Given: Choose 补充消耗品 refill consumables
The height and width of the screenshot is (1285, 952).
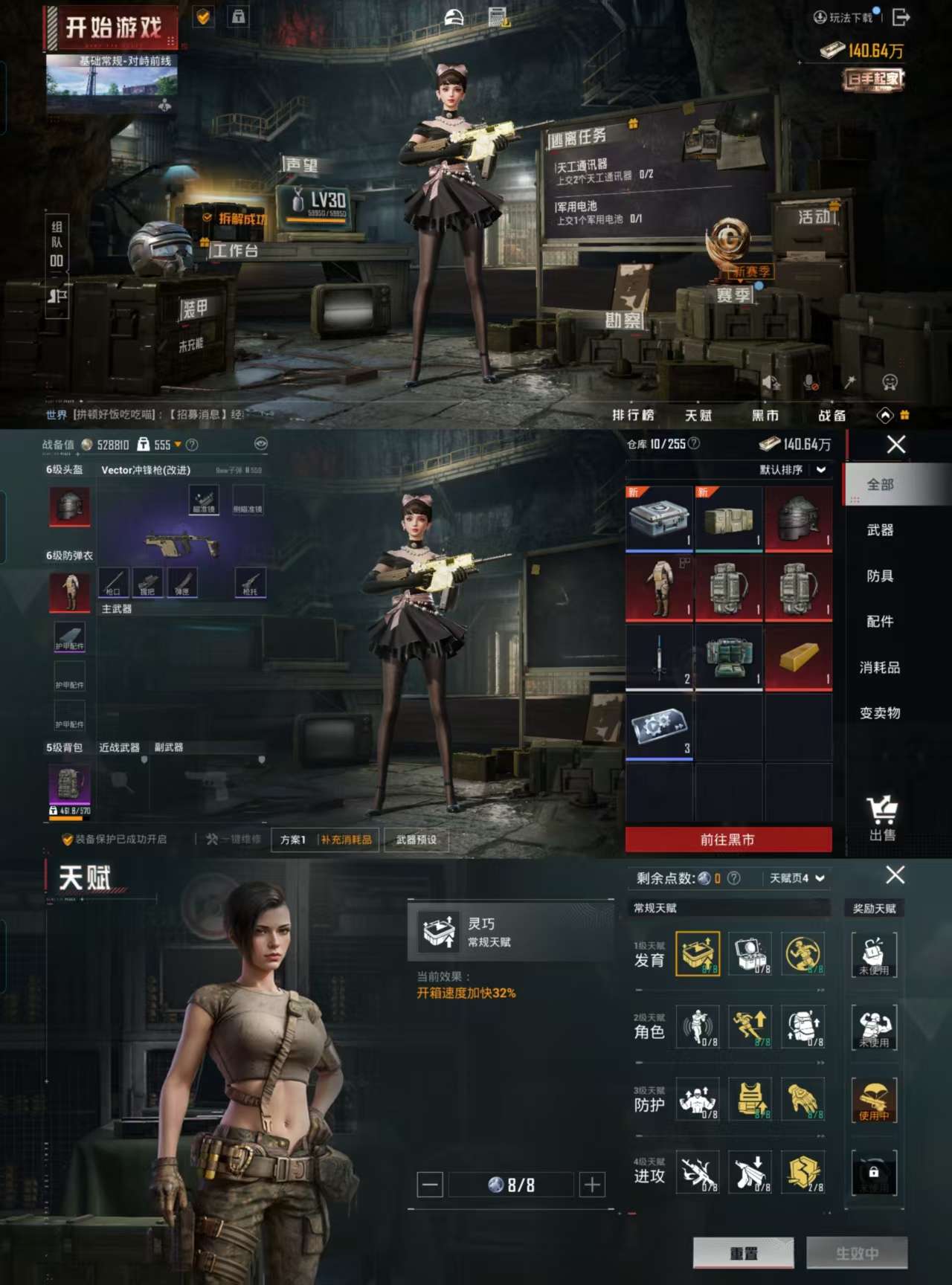Looking at the screenshot, I should point(347,840).
